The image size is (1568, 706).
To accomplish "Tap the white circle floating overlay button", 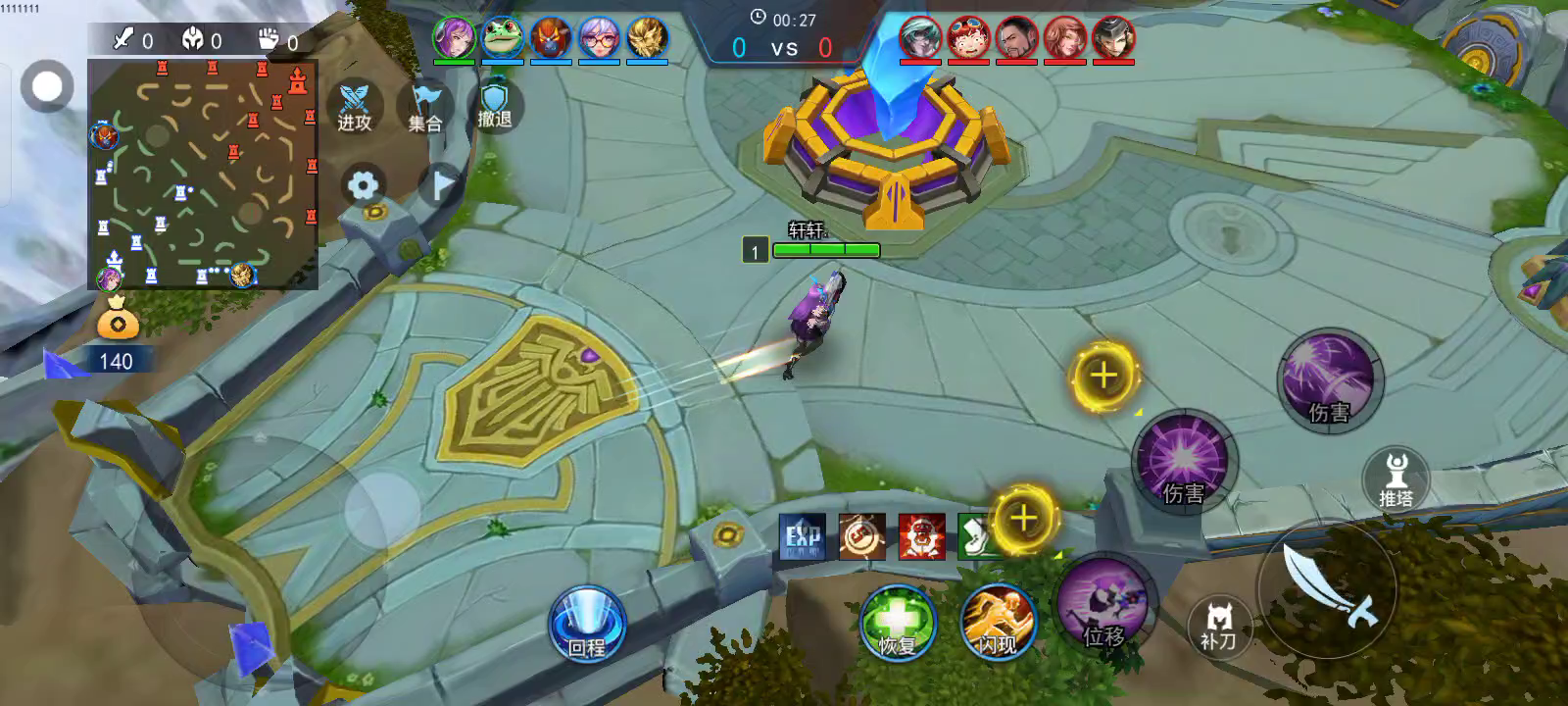I will point(47,86).
